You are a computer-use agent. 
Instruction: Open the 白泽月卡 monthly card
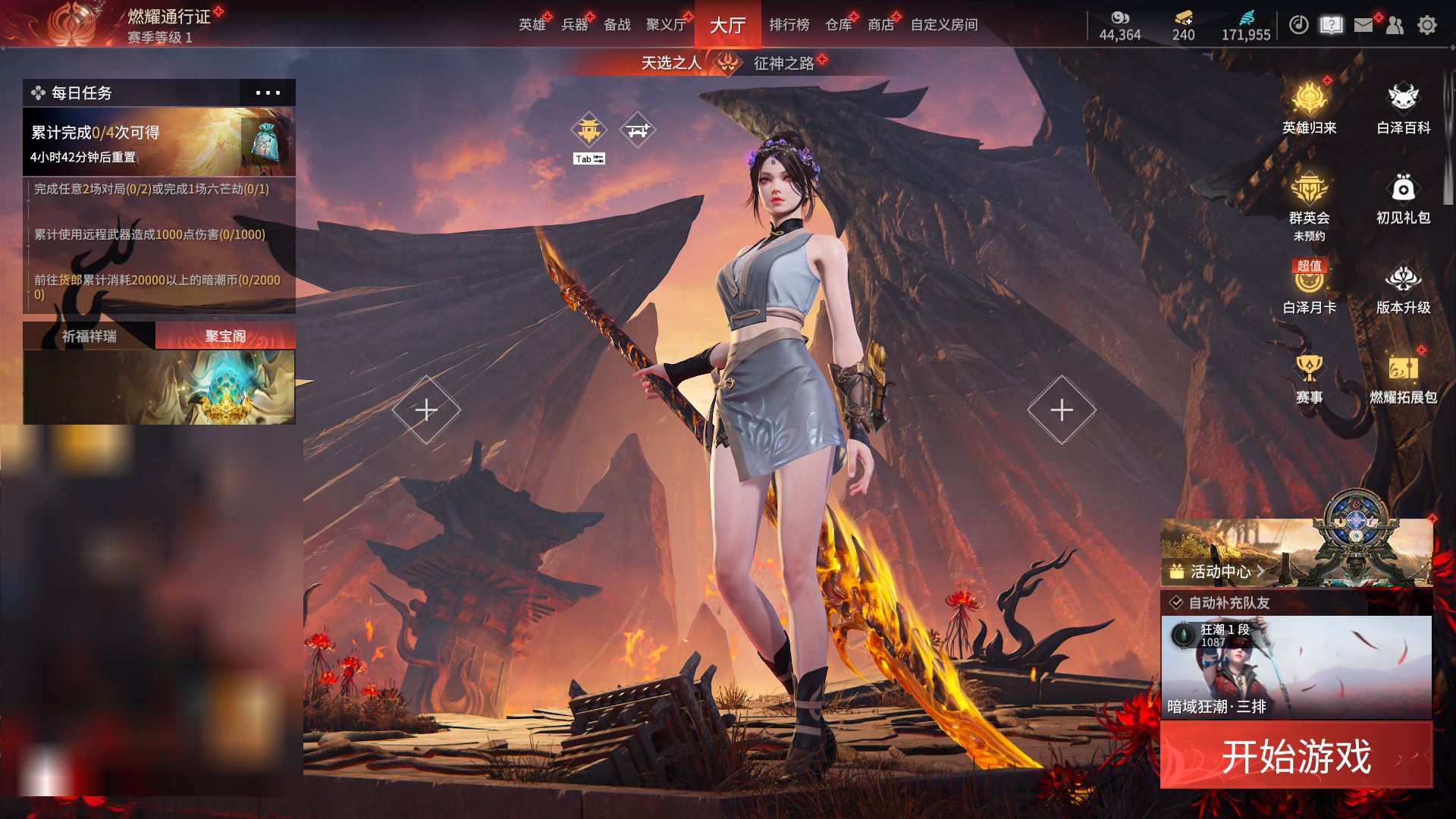coord(1309,288)
